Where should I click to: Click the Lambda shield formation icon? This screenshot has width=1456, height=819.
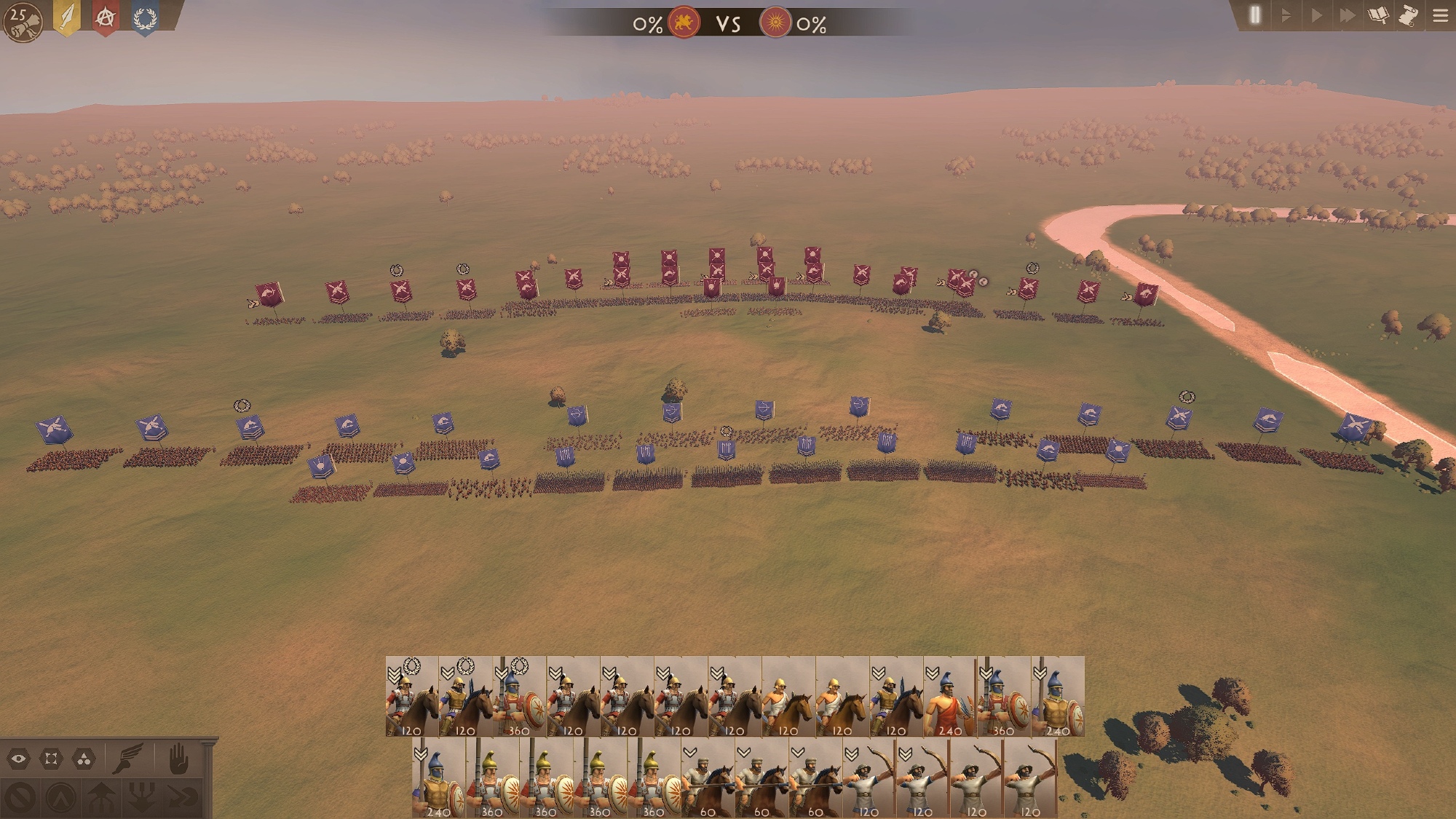[x=61, y=798]
